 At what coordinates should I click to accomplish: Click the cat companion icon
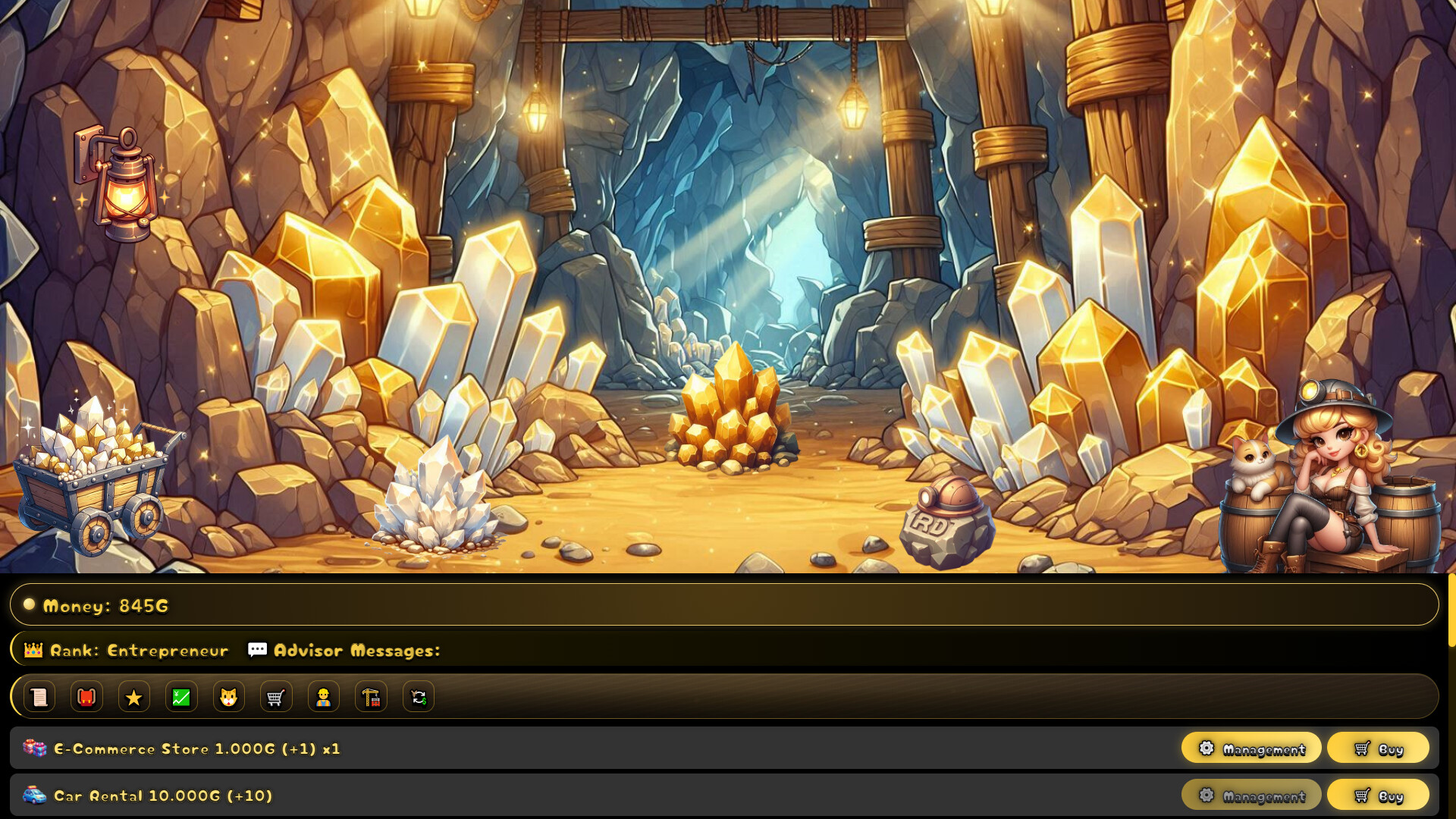[x=228, y=696]
